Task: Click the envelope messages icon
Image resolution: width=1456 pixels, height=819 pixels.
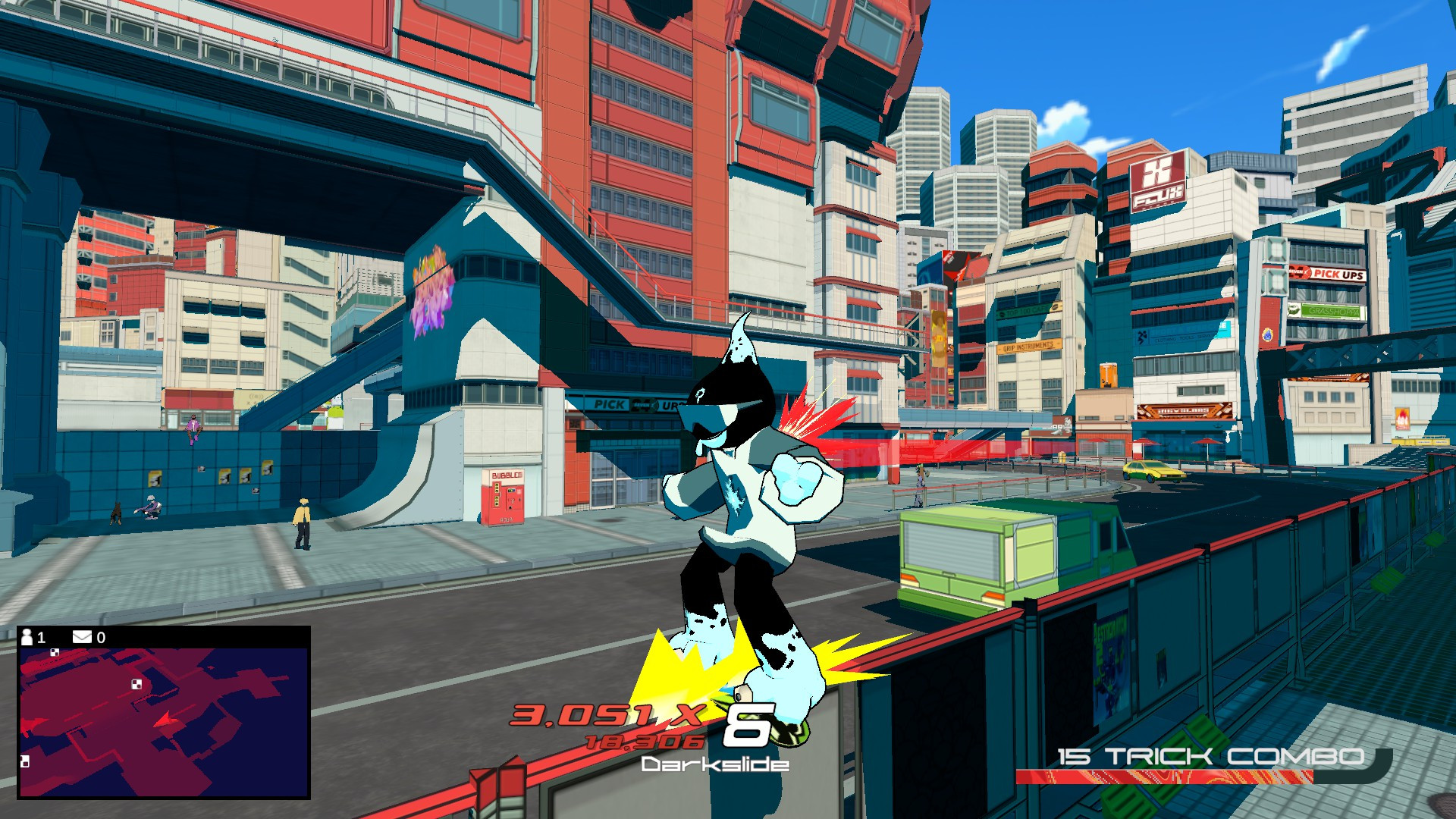Action: 82,637
